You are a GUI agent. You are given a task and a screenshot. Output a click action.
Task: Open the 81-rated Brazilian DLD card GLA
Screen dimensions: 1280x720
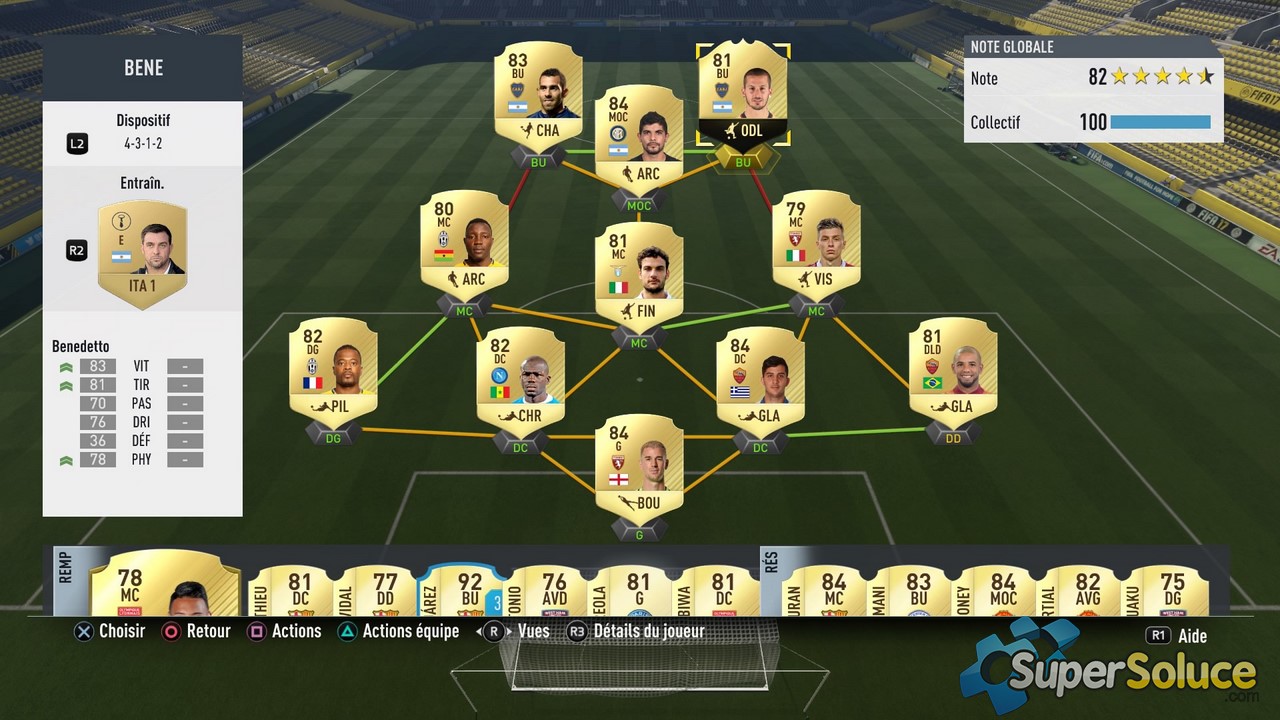coord(952,370)
